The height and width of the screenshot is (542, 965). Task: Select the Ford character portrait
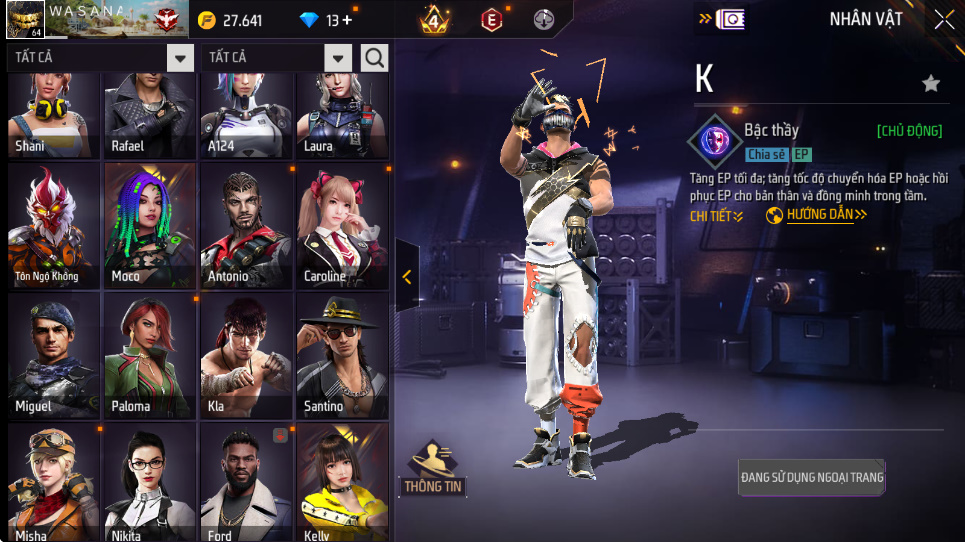[245, 482]
